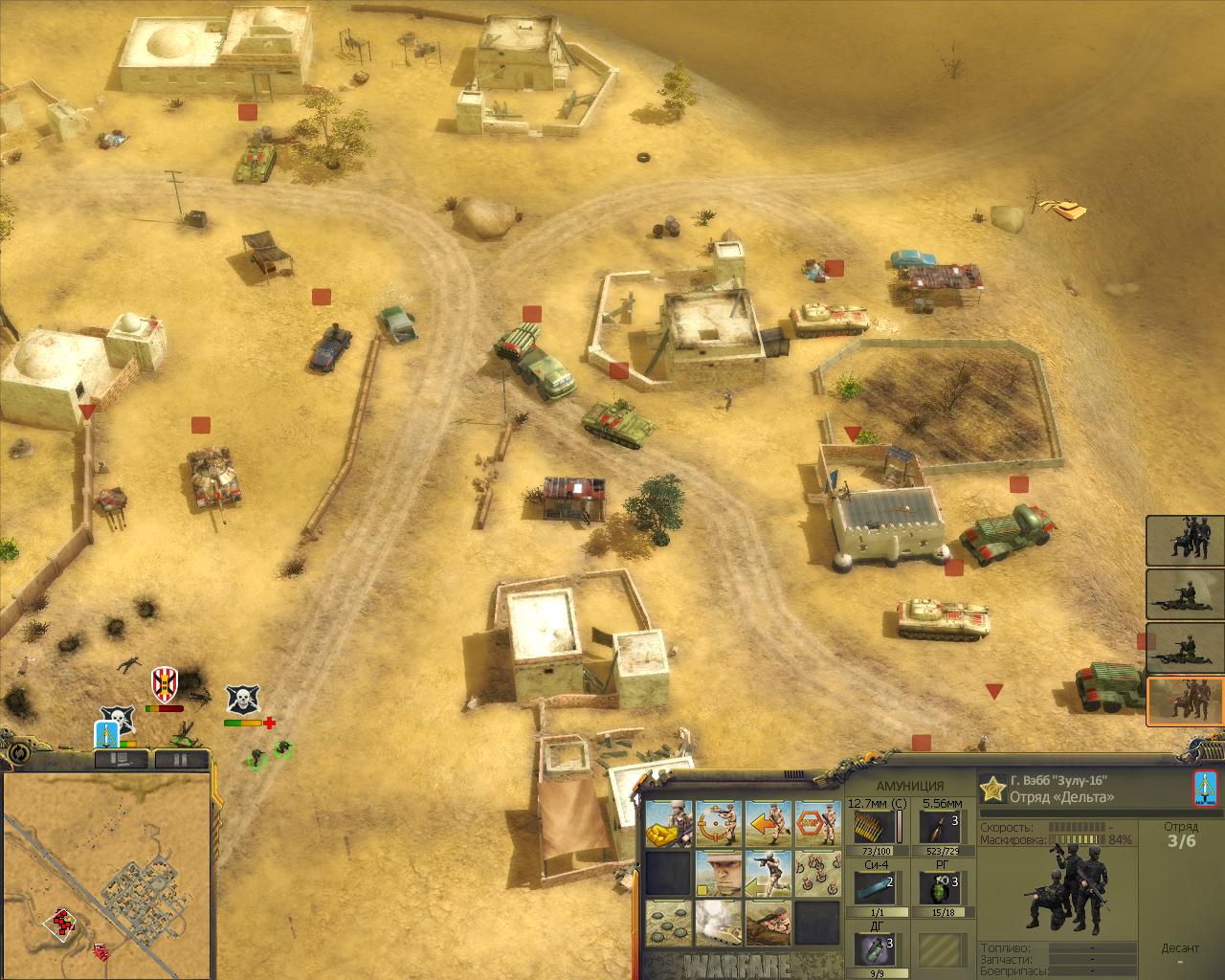The width and height of the screenshot is (1225, 980).
Task: Choose the smoke-covered tank command
Action: (718, 924)
